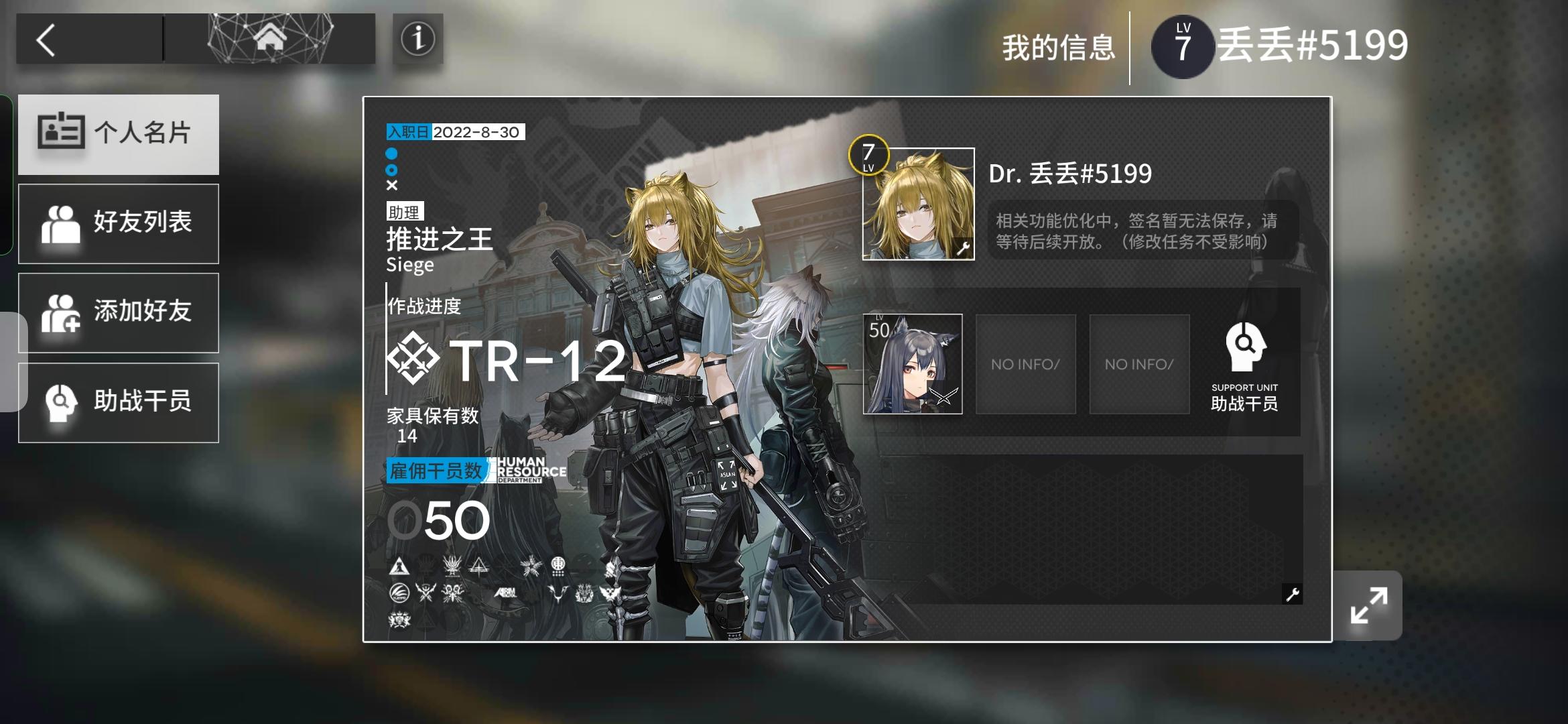Select the Texas support operator portrait
This screenshot has height=724, width=1568.
tap(913, 363)
